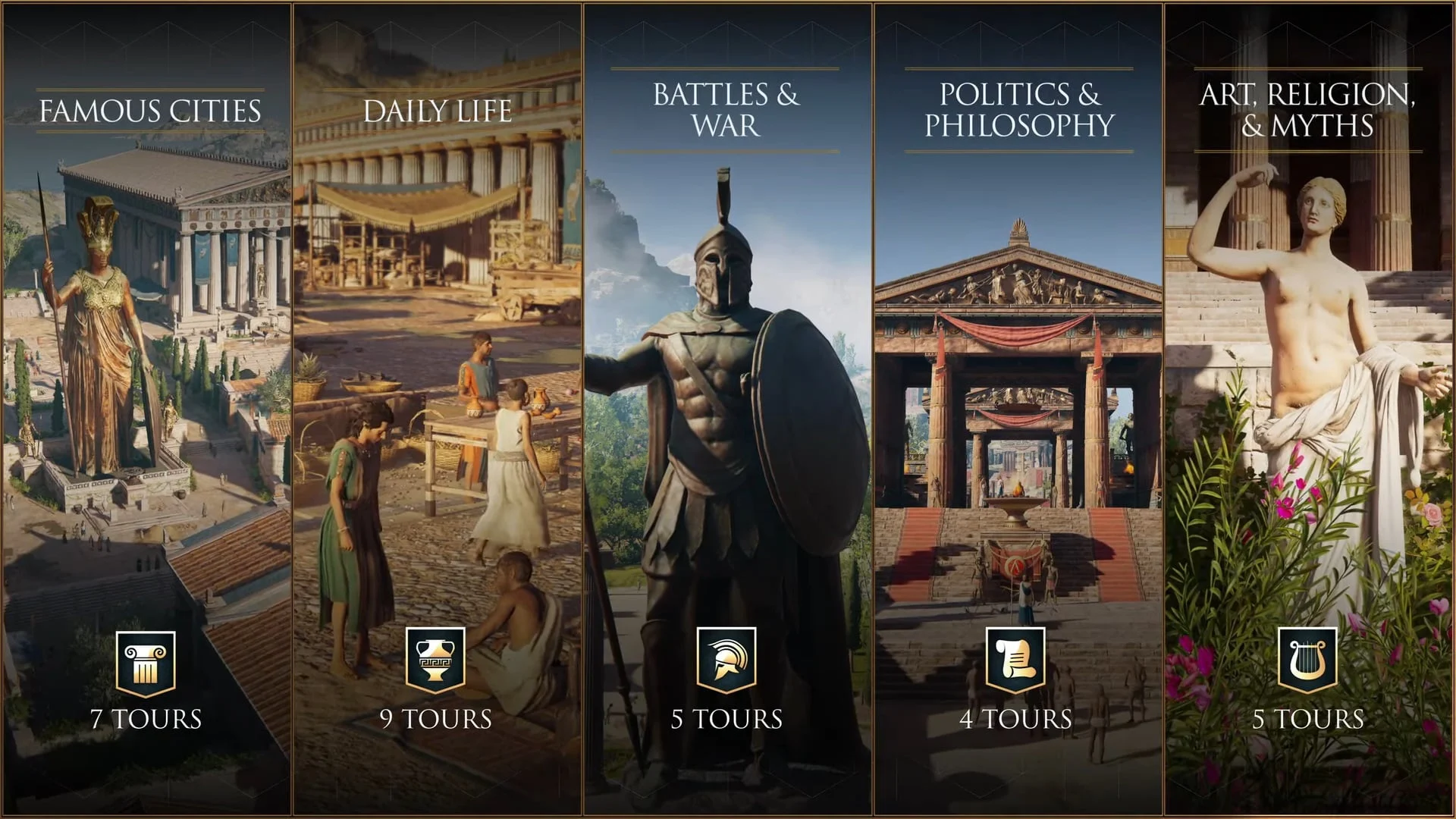Click the 5 TOURS label under Art, Religion & Myths
Viewport: 1456px width, 819px height.
click(1307, 717)
